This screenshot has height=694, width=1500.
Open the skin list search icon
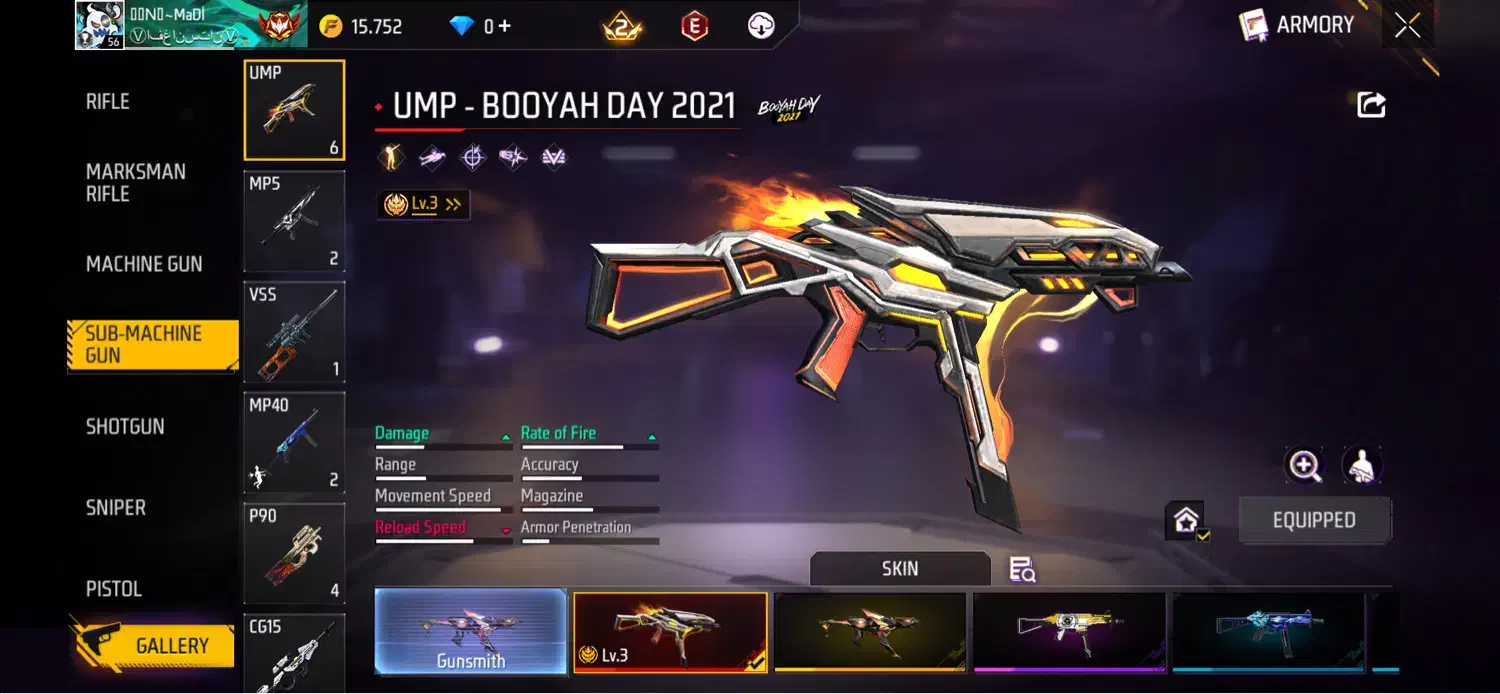coord(1022,570)
